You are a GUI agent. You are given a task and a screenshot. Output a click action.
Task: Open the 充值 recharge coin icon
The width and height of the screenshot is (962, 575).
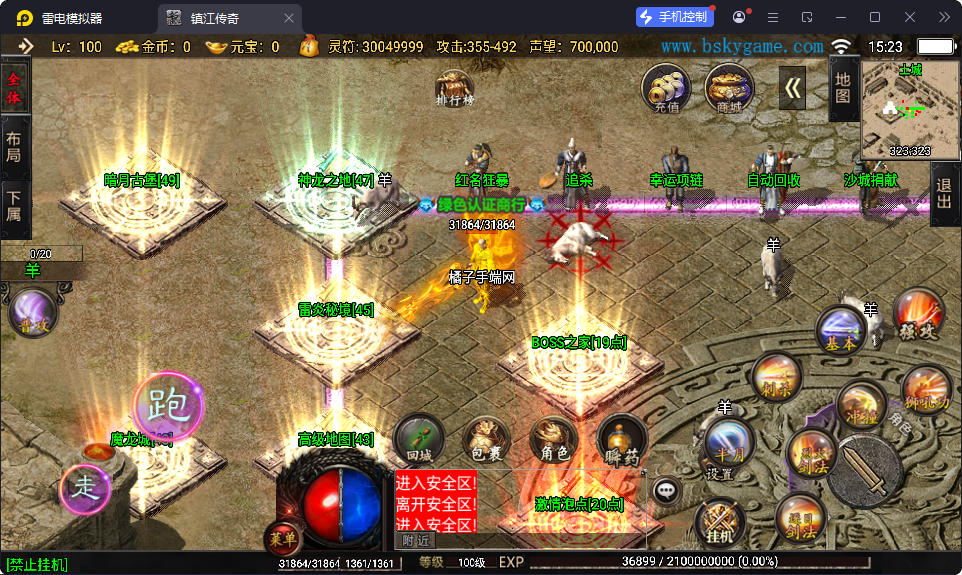click(x=666, y=87)
